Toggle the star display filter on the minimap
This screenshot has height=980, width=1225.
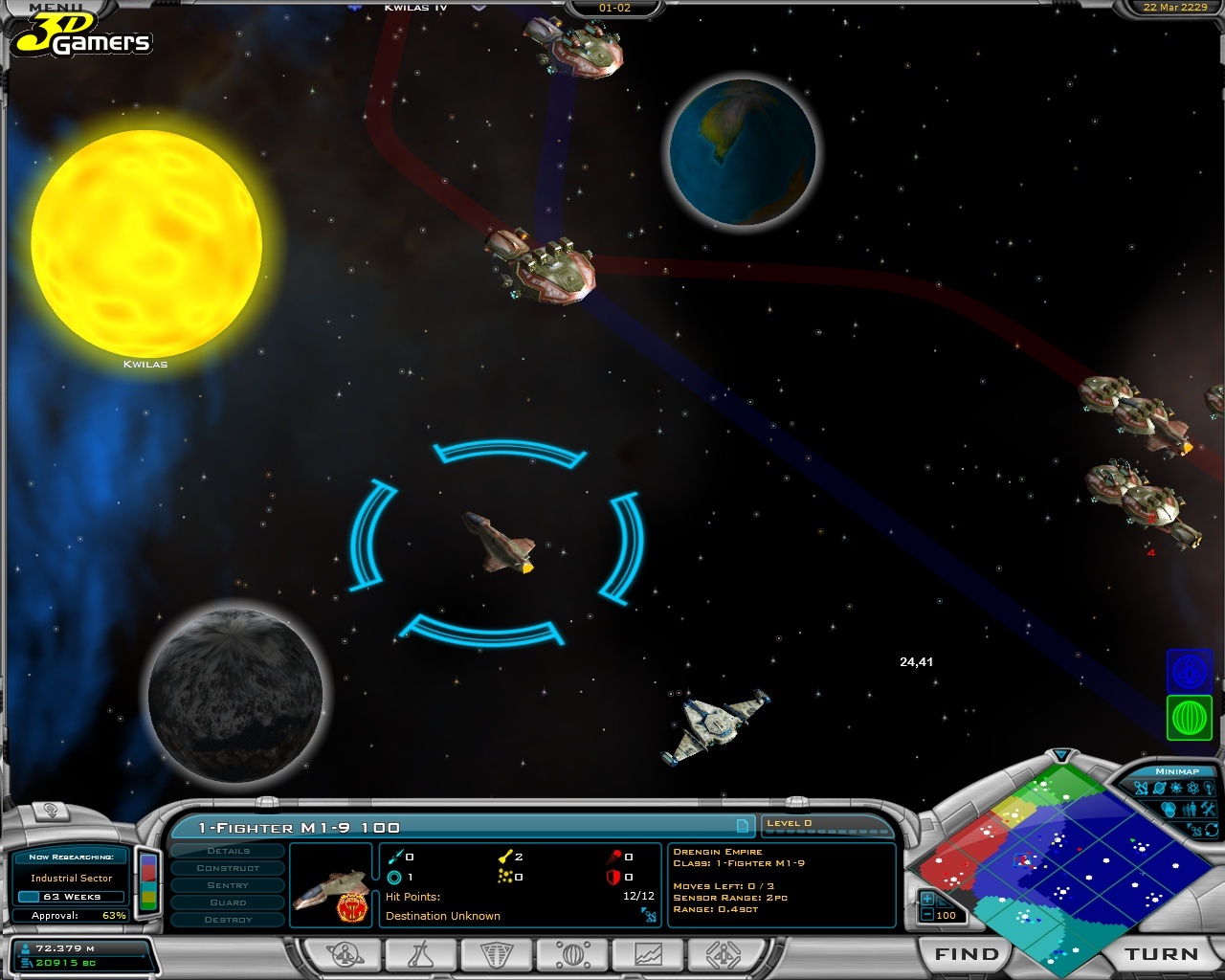click(1175, 788)
